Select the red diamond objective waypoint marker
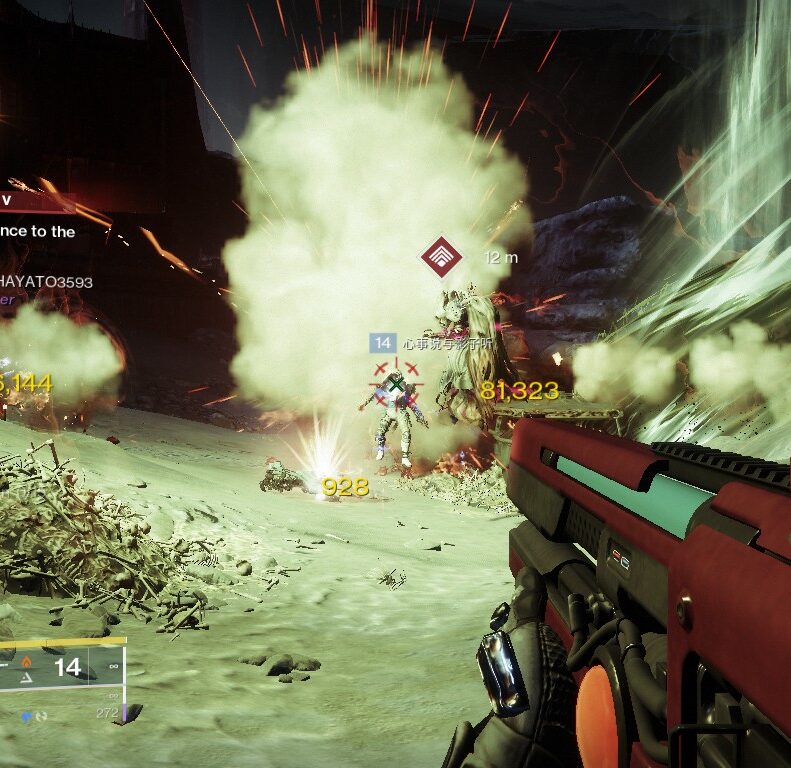 [x=441, y=257]
